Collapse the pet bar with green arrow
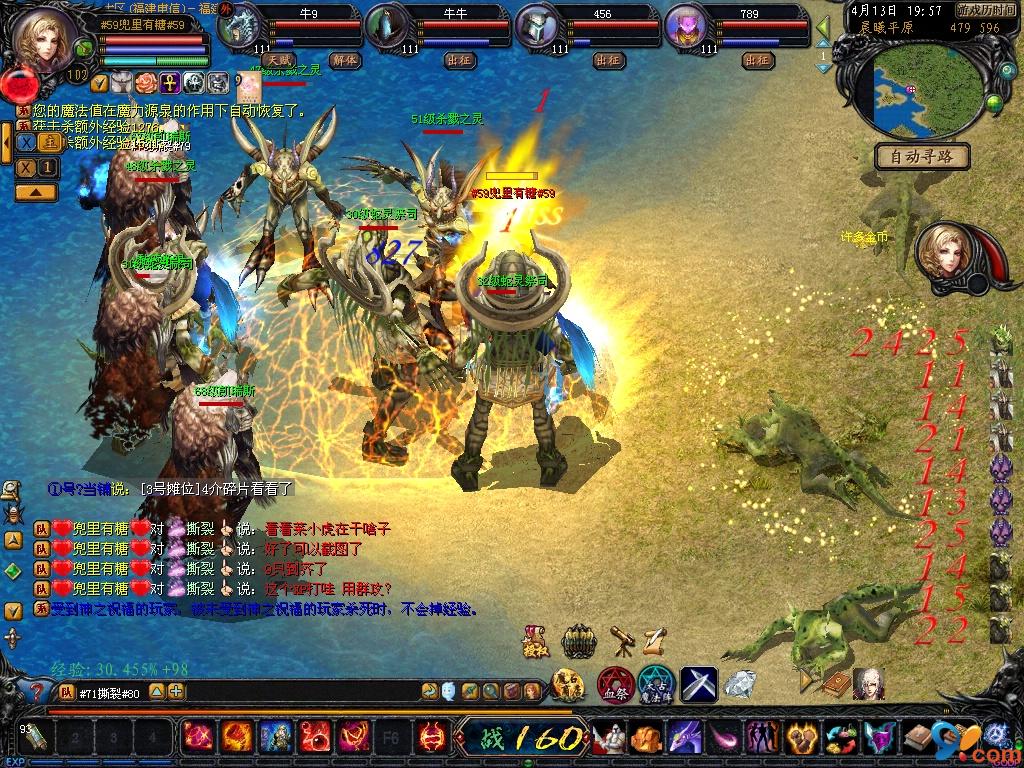The width and height of the screenshot is (1024, 768). tap(823, 27)
